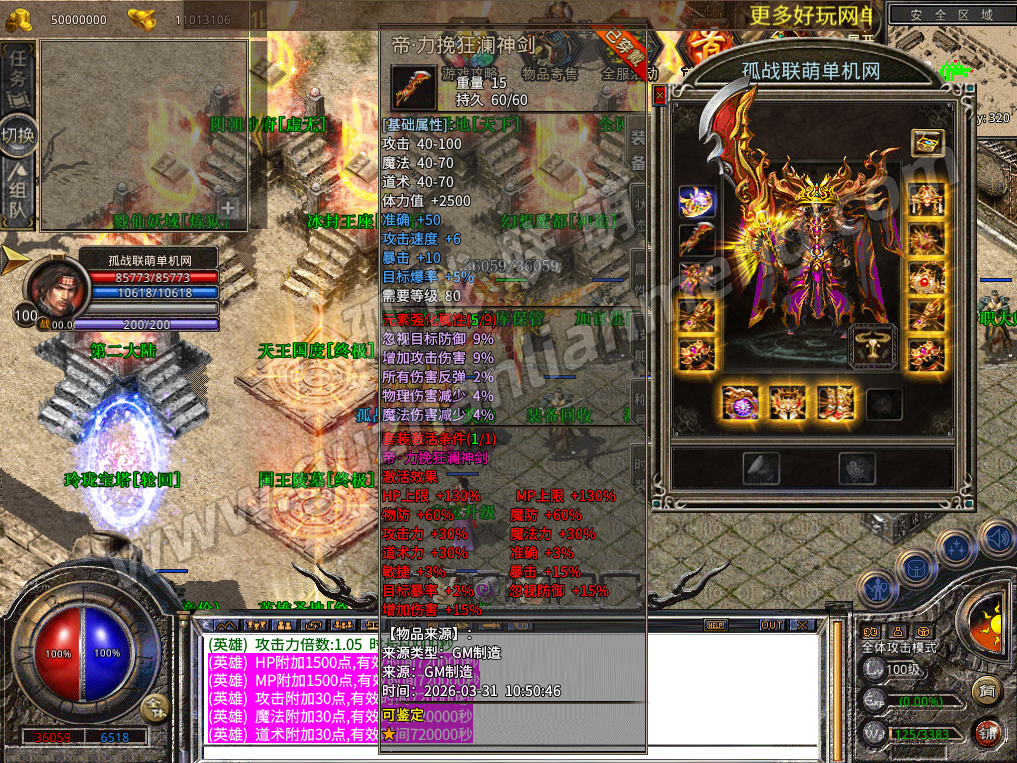
Task: Click the 切换 switch button
Action: (x=18, y=133)
